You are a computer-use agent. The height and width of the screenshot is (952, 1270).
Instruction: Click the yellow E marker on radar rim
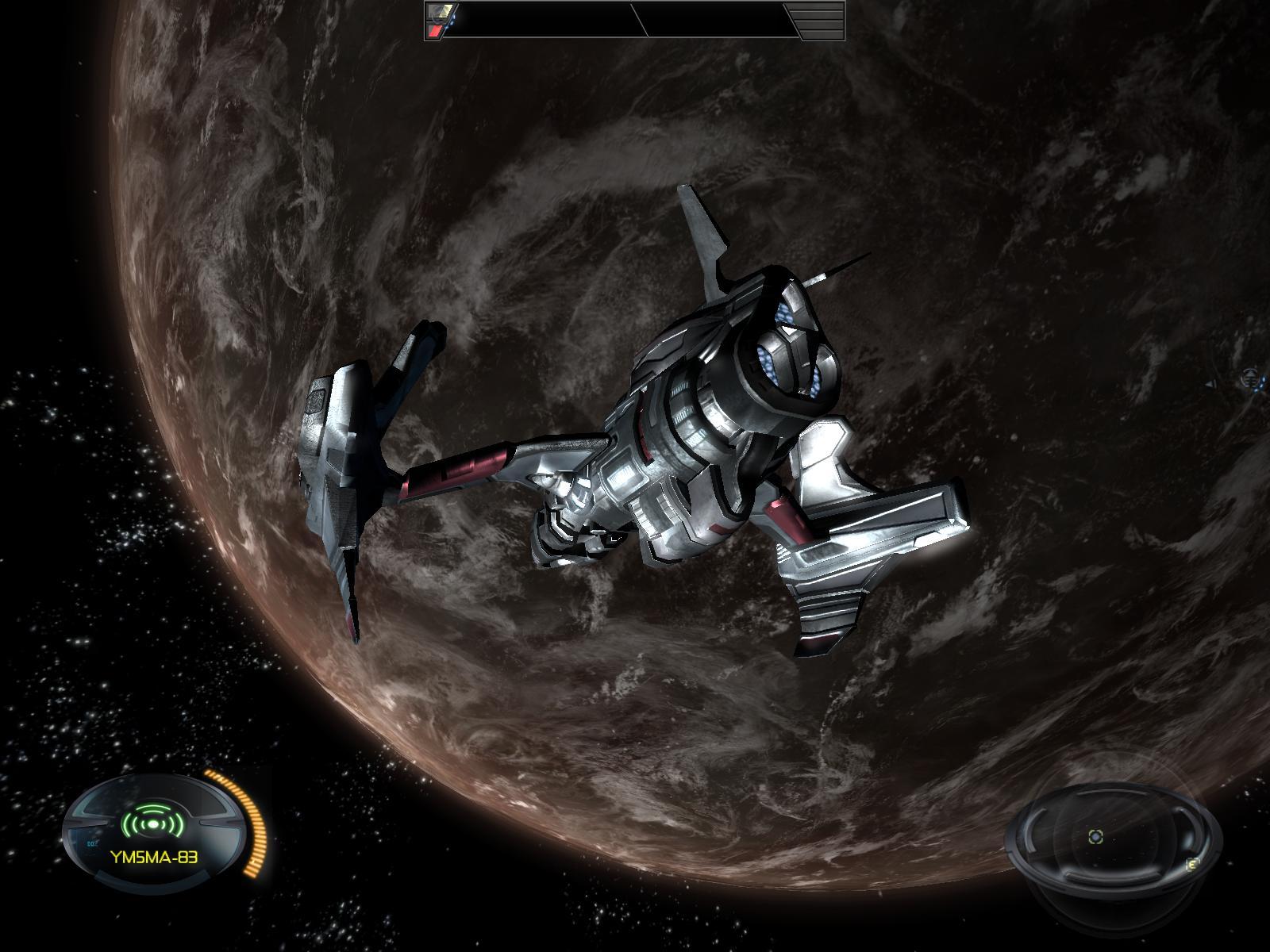(x=1191, y=865)
